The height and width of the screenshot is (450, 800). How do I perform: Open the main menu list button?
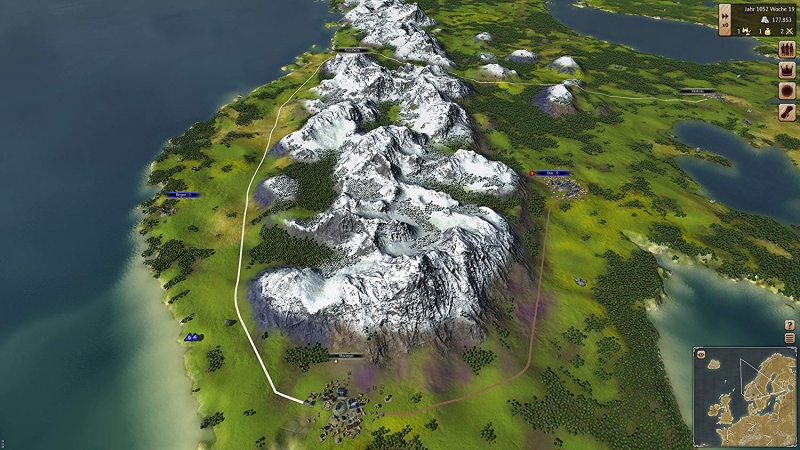pyautogui.click(x=790, y=339)
